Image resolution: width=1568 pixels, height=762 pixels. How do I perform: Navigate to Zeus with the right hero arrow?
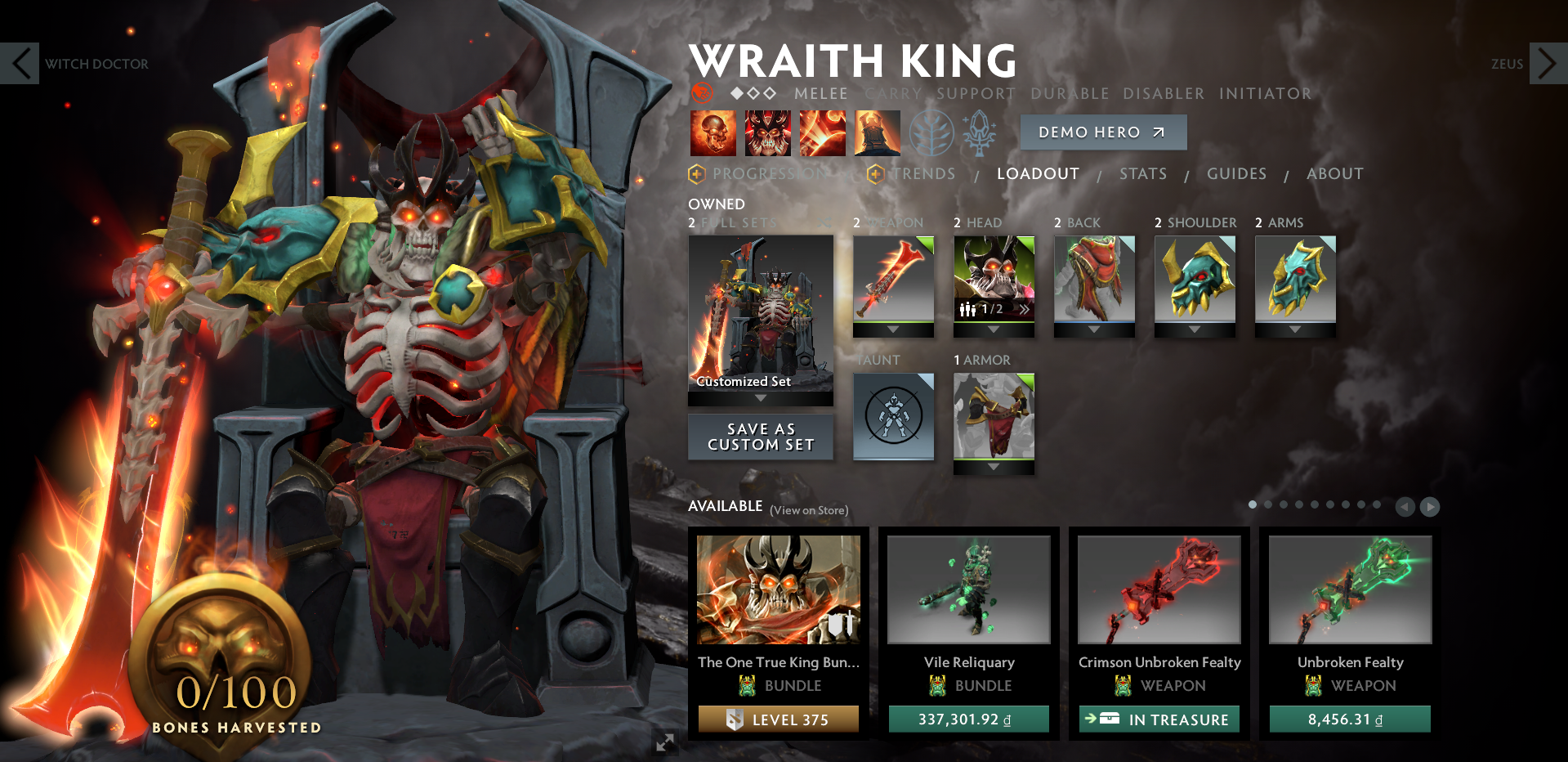1547,64
